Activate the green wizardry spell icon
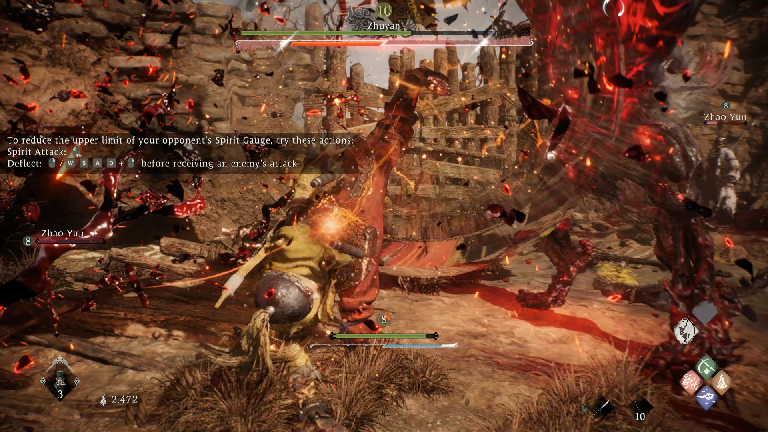The height and width of the screenshot is (432, 768). coord(706,366)
